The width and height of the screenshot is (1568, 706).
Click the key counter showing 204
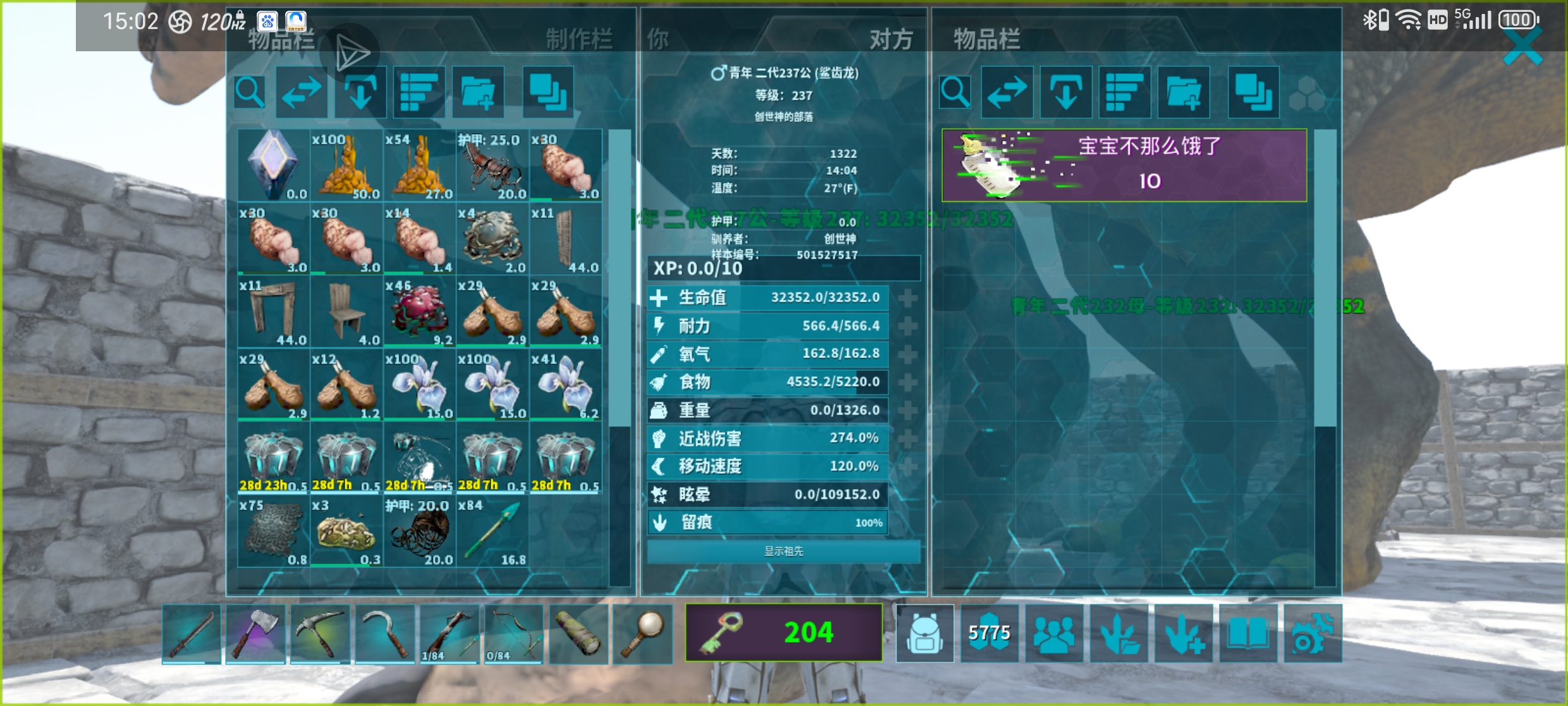[x=783, y=633]
